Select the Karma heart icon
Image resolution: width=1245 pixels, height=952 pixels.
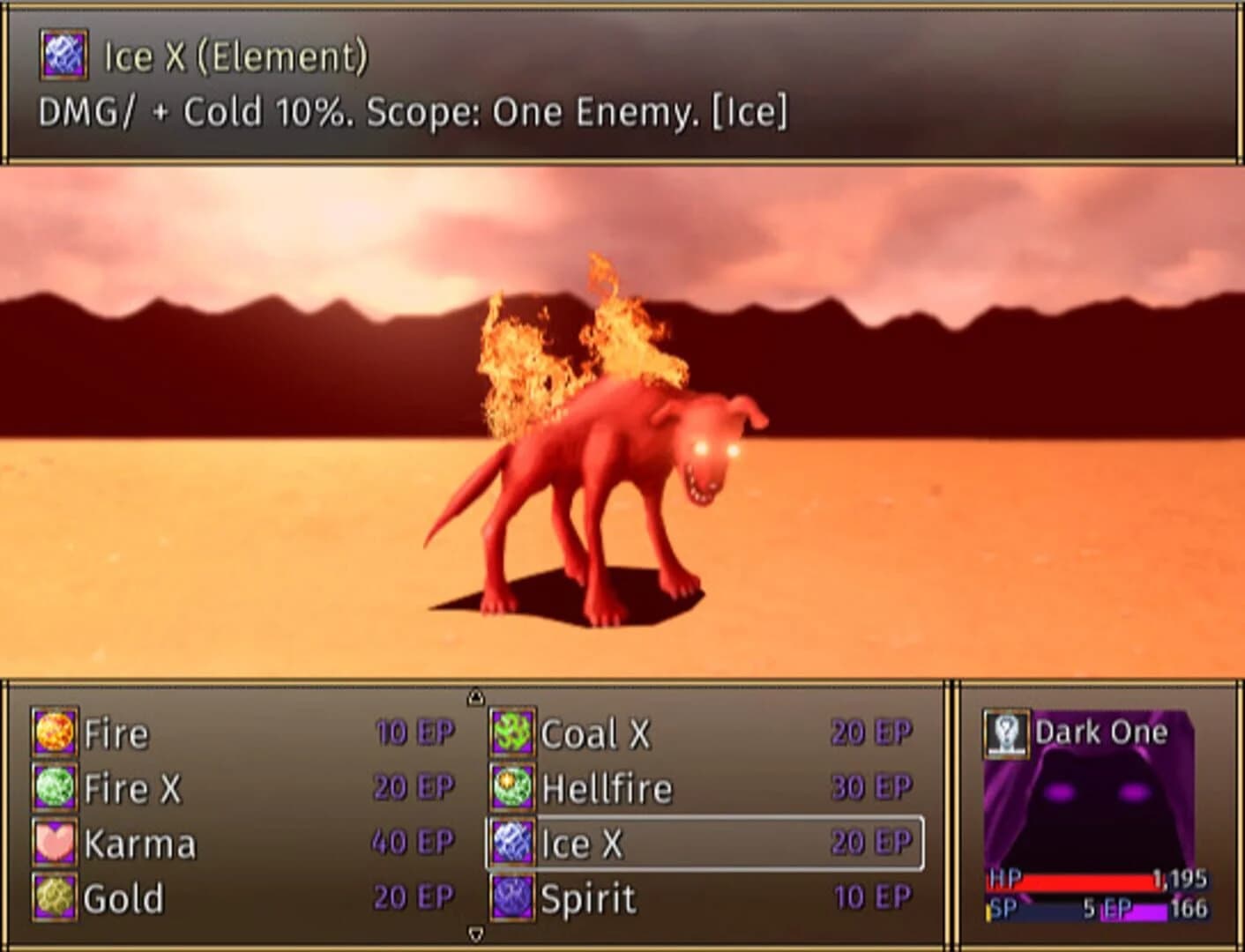(54, 844)
